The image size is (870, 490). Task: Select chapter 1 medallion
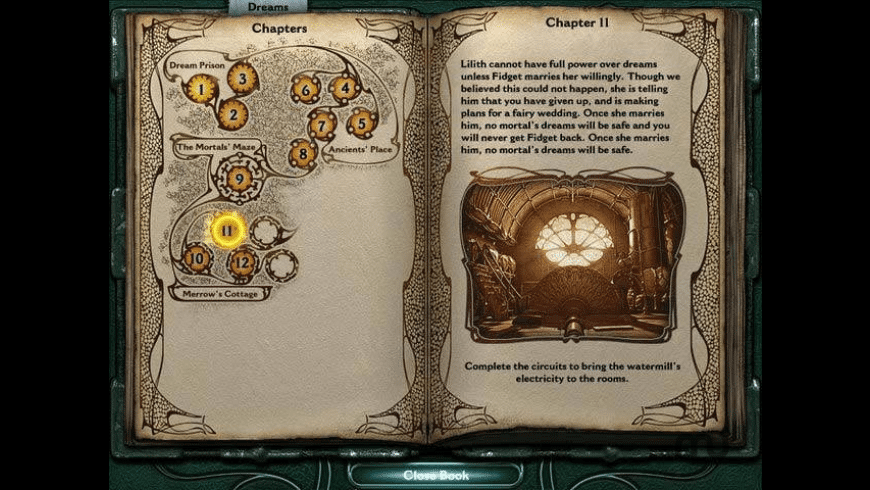(202, 91)
